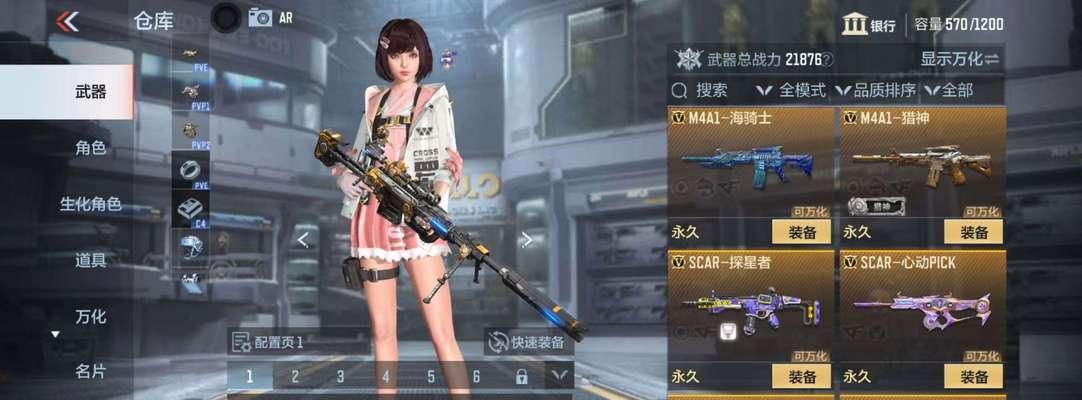This screenshot has width=1082, height=400.
Task: Equip the M4A1-海骑士 rifle
Action: point(802,232)
